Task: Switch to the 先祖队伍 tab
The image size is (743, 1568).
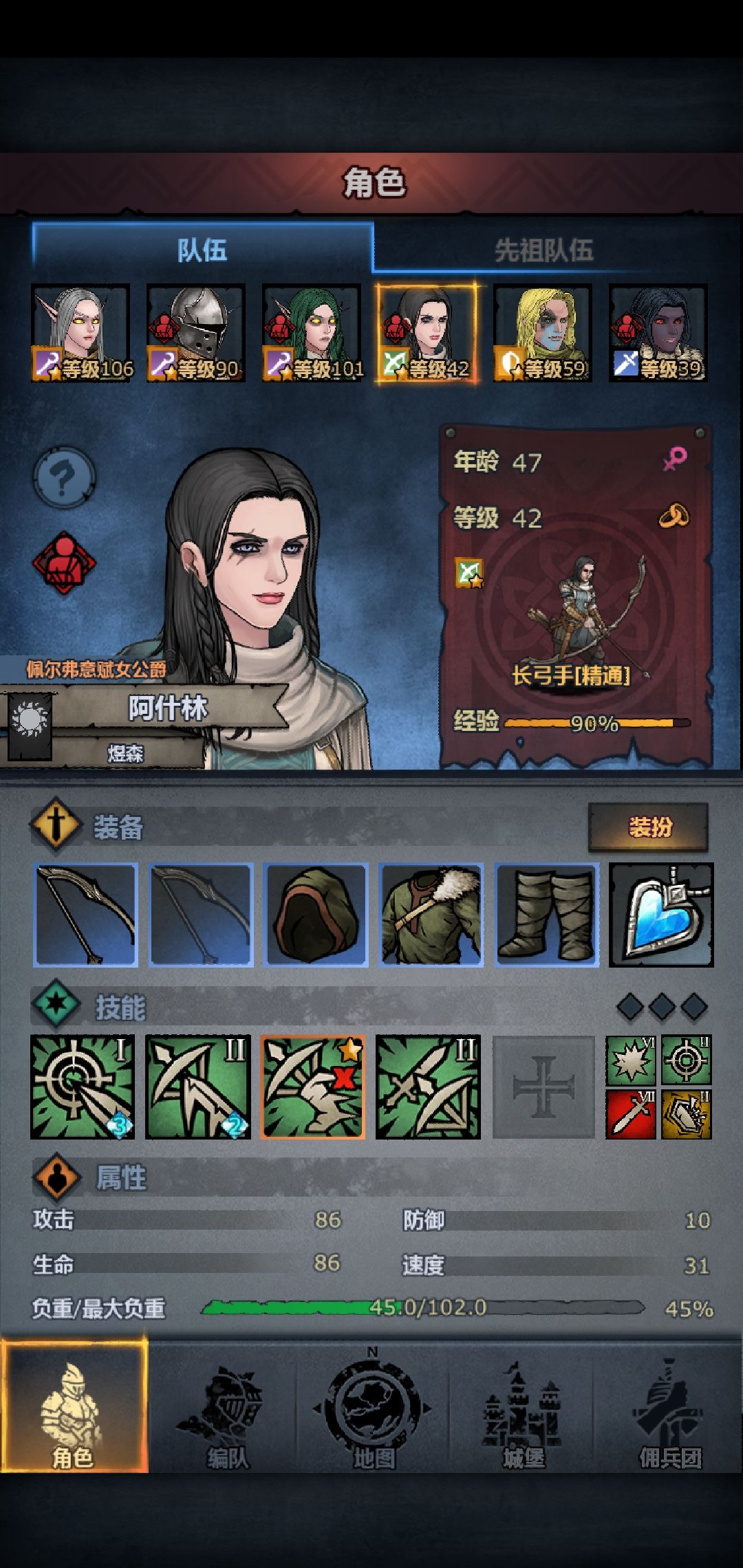Action: click(543, 250)
